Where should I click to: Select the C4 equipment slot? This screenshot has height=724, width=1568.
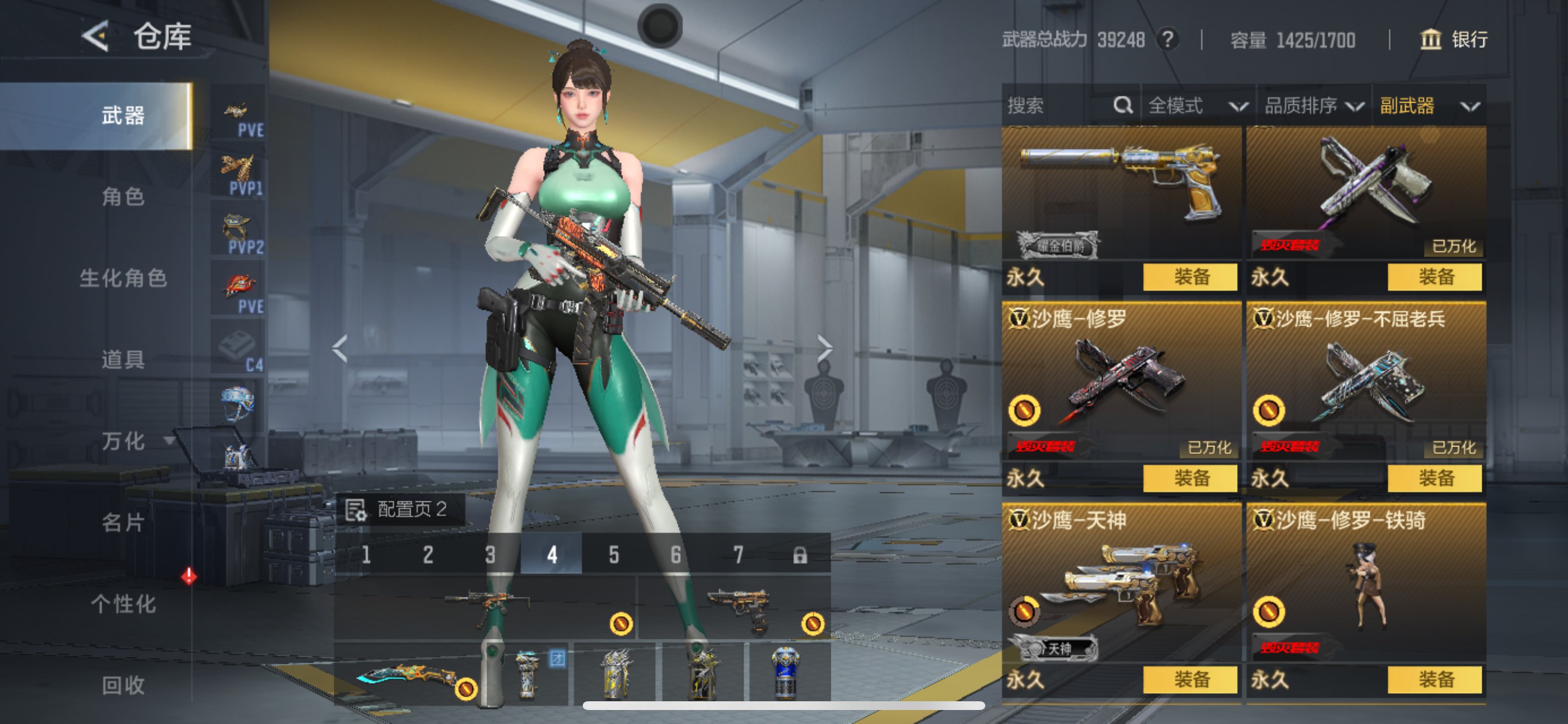pos(239,348)
